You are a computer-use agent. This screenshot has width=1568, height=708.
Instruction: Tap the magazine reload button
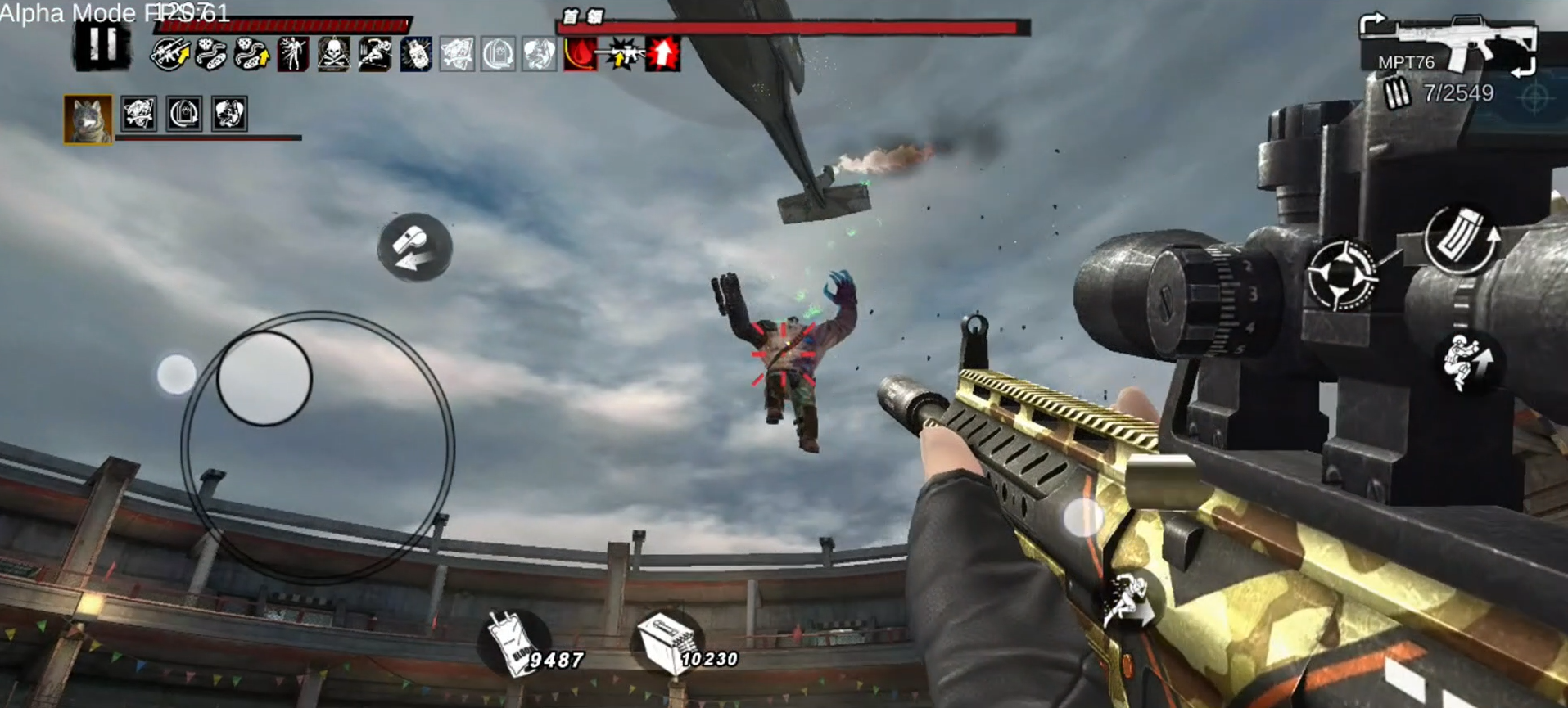[x=1462, y=240]
